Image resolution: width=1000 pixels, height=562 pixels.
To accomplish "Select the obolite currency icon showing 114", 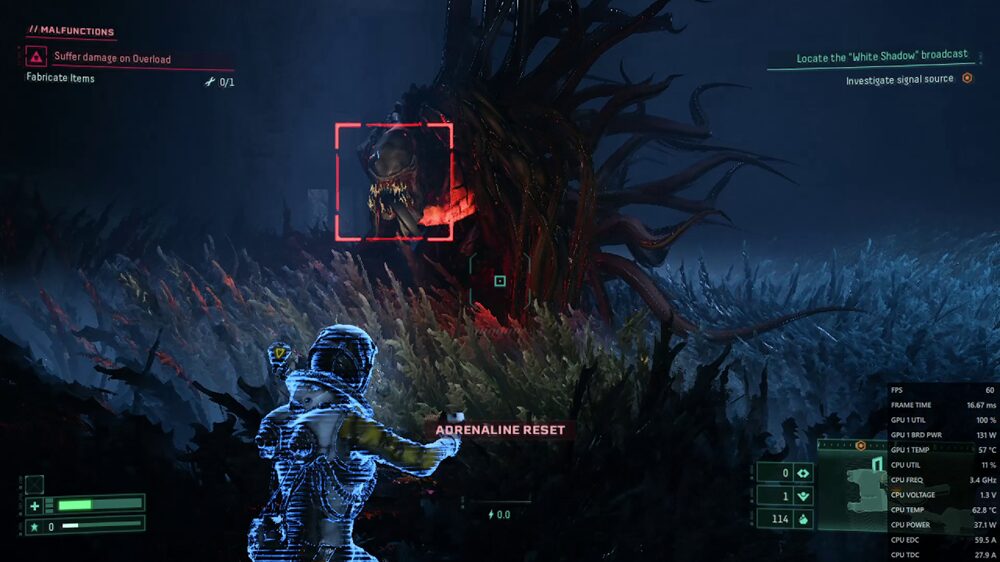I will pos(803,519).
